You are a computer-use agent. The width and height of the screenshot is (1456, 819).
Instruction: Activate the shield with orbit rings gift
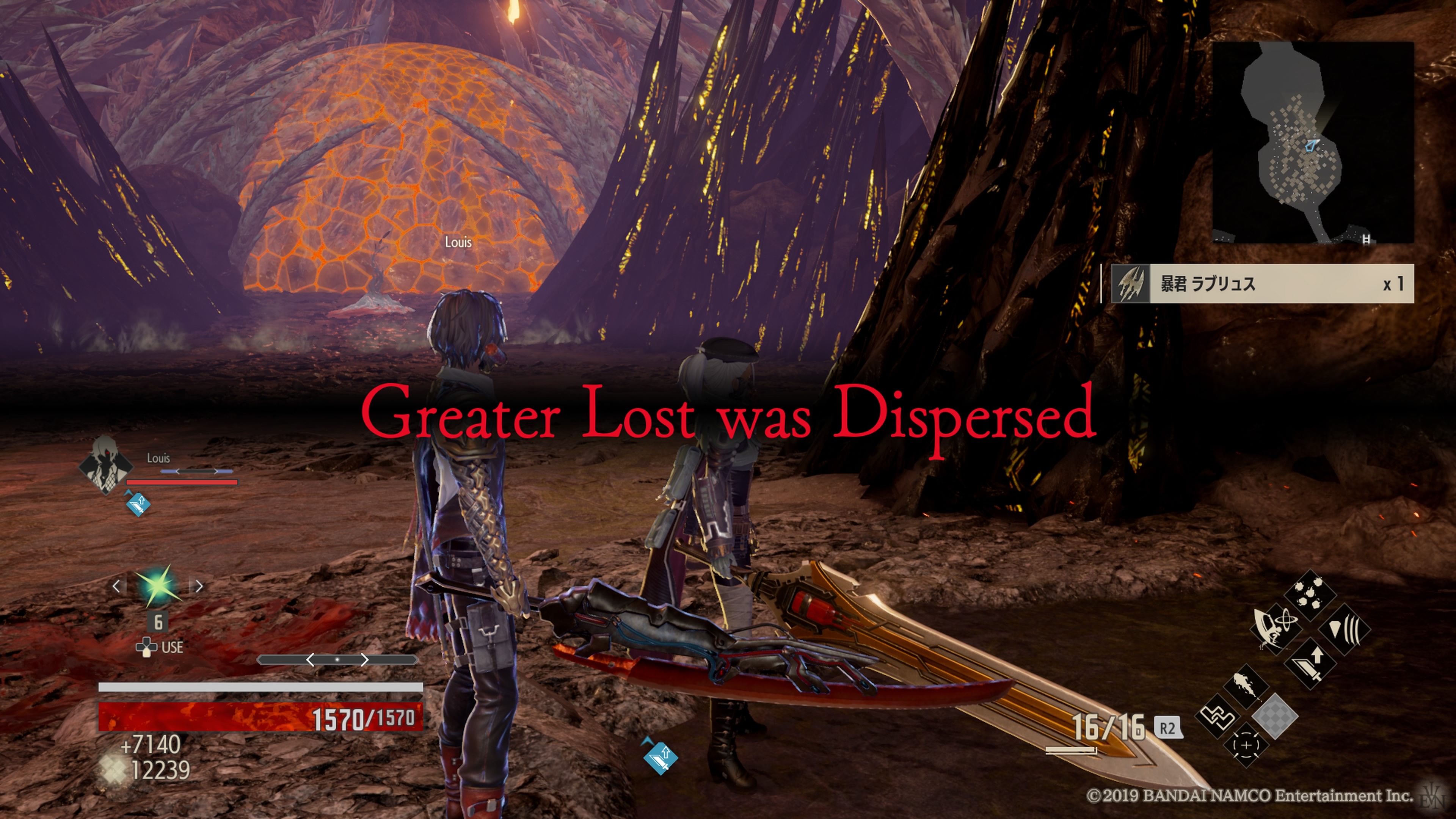[1276, 627]
